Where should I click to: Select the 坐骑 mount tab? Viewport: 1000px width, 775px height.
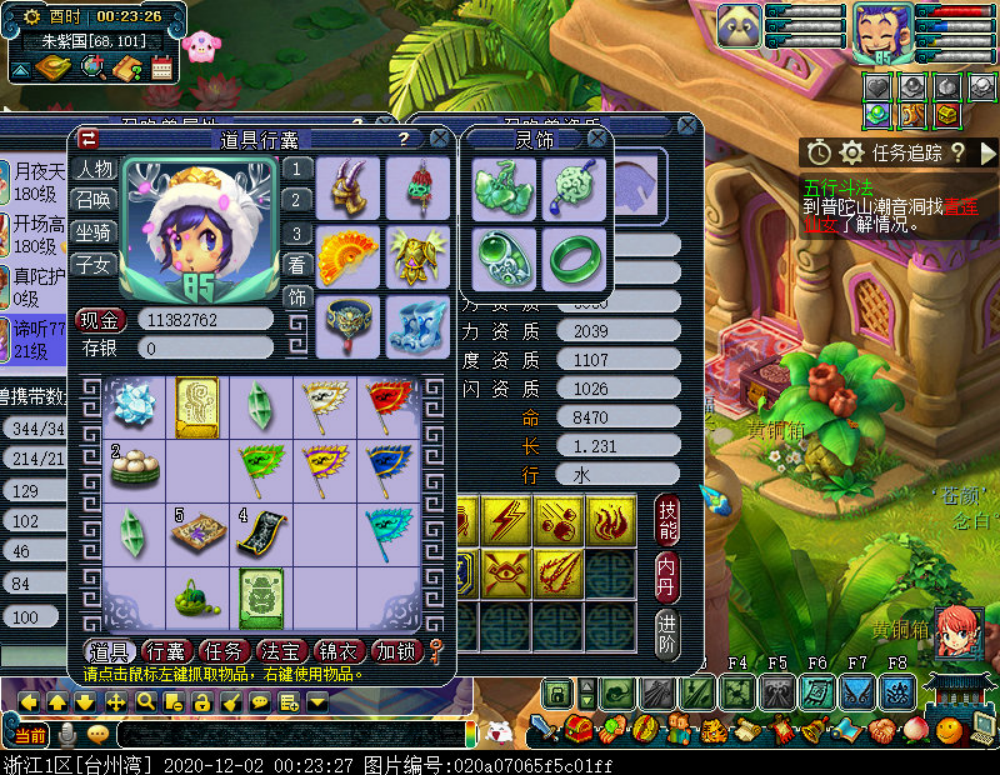coord(95,232)
